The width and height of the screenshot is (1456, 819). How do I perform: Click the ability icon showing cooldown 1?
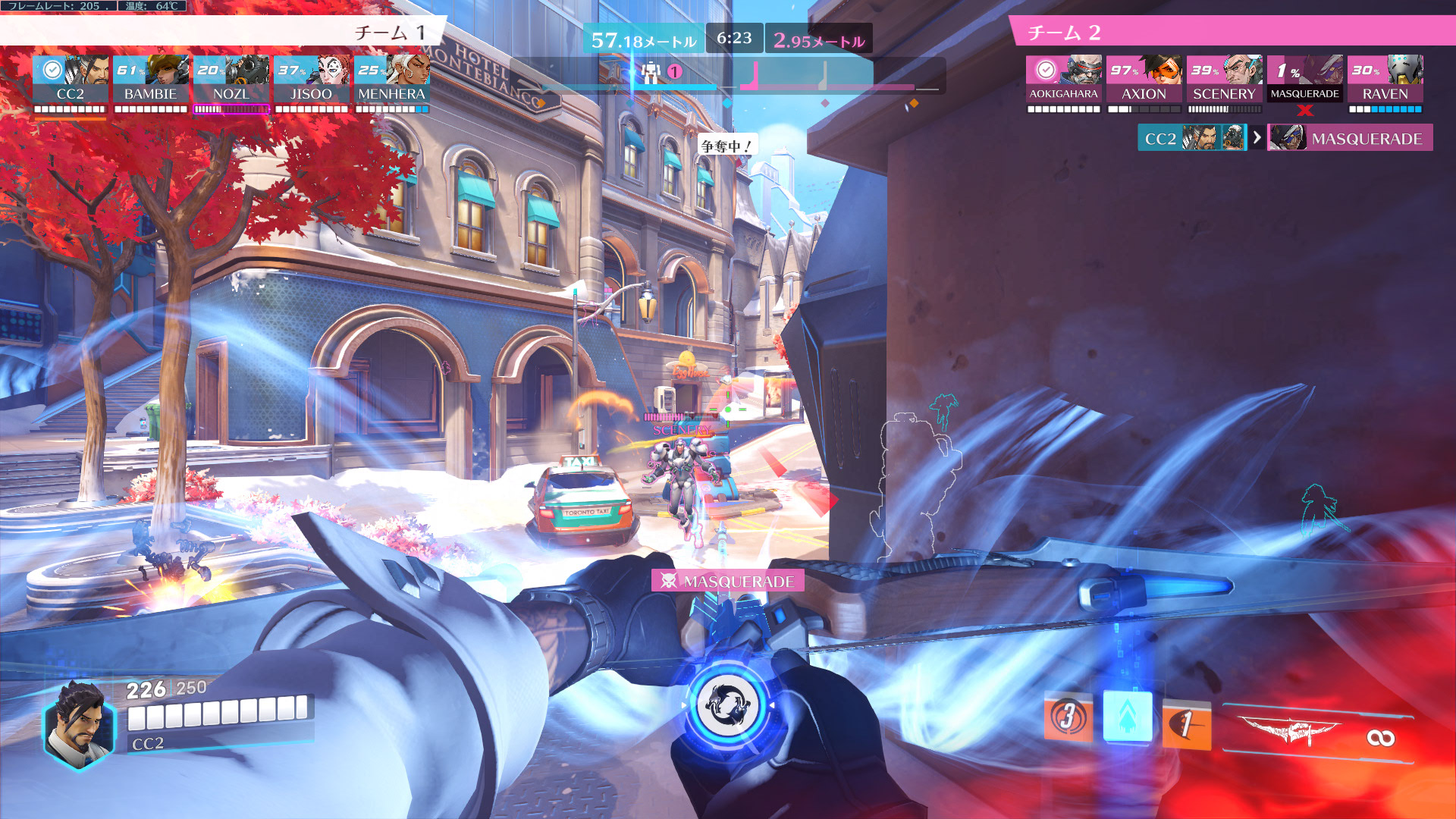click(x=1186, y=723)
